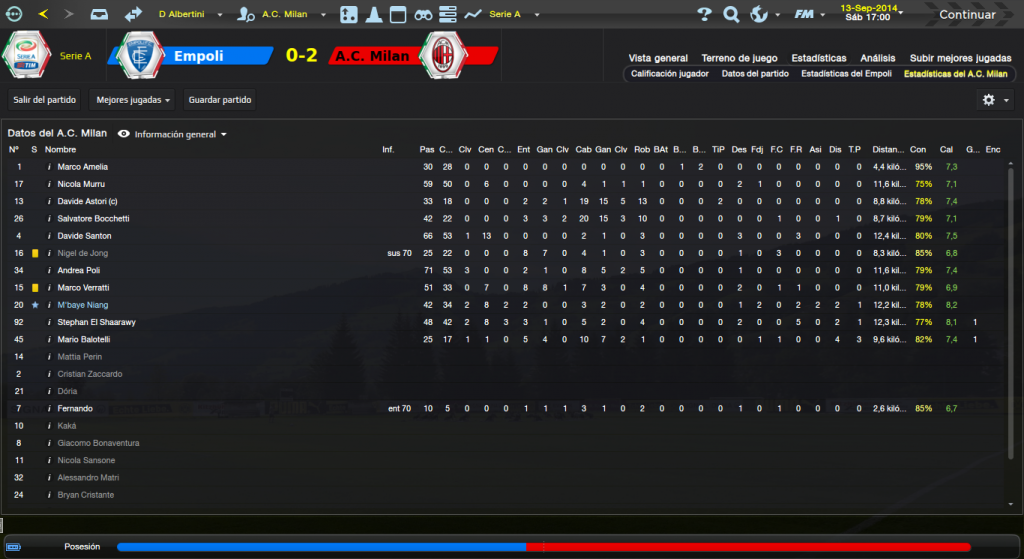Switch to the Vista general tab
Screen dimensions: 1024x559
(x=658, y=58)
